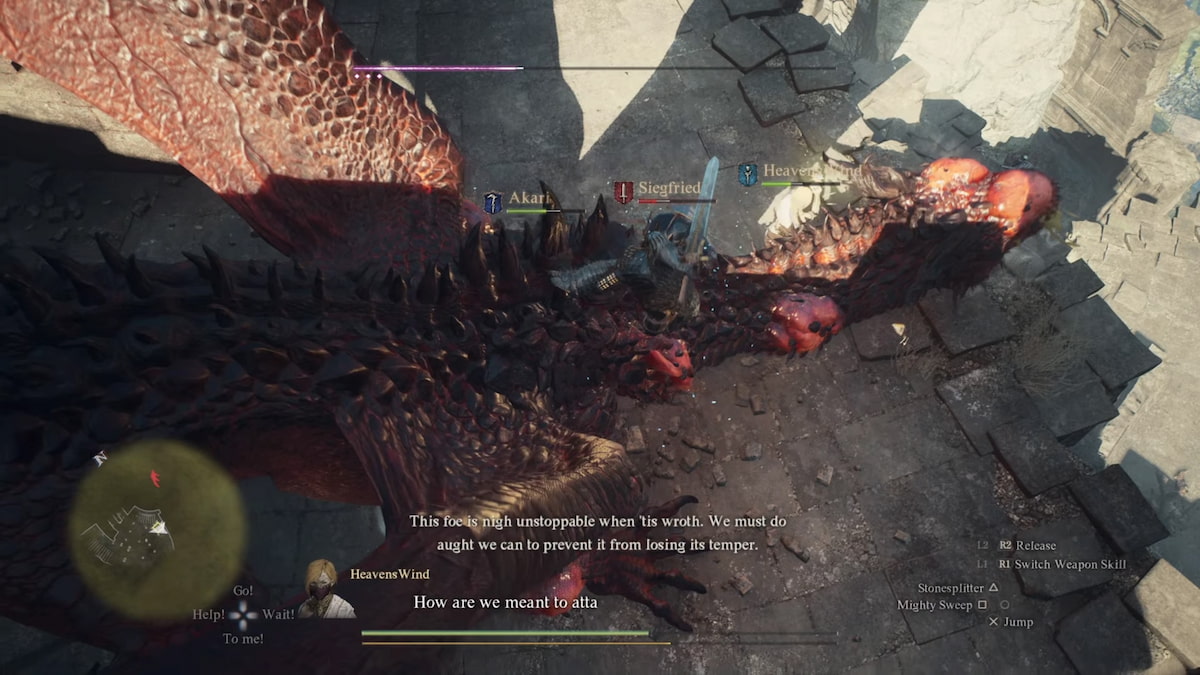Choose the "Wait!" pawn command
Screen dimensions: 1200x675
pyautogui.click(x=278, y=614)
